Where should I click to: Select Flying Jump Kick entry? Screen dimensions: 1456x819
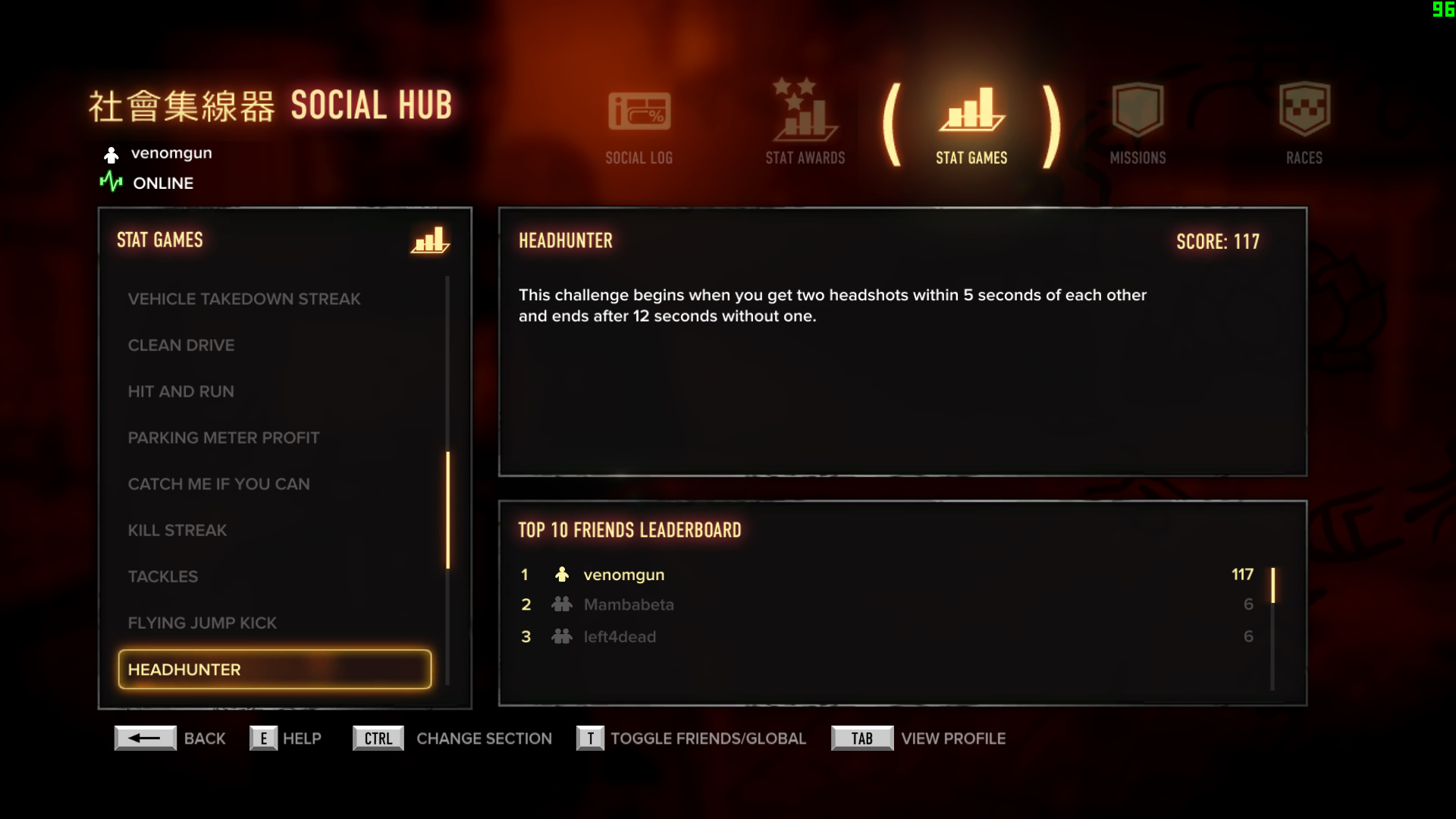[x=202, y=623]
